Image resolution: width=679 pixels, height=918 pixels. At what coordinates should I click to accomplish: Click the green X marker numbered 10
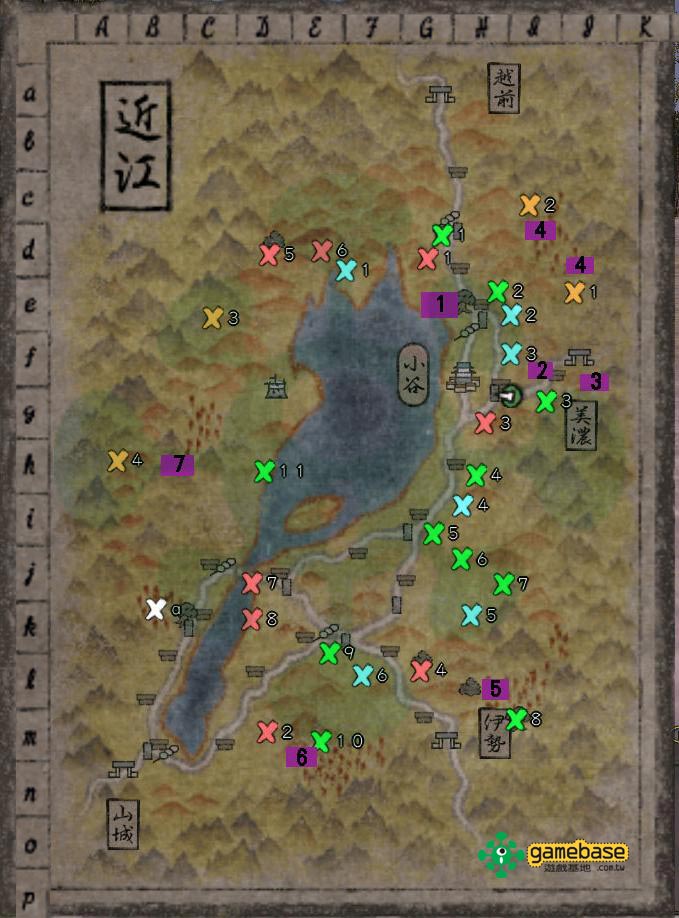pyautogui.click(x=321, y=741)
